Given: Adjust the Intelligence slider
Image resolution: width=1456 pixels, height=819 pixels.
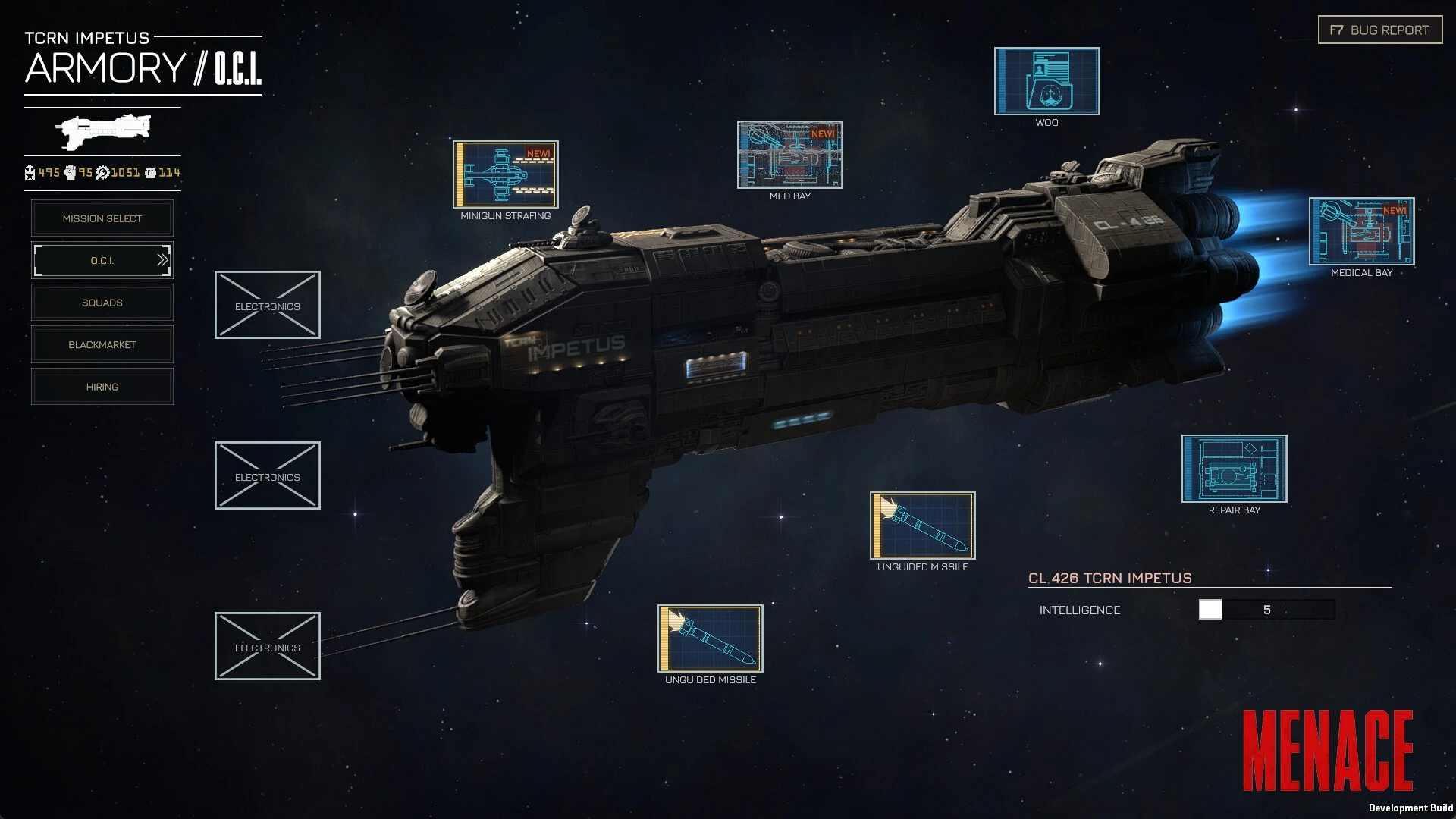Looking at the screenshot, I should pyautogui.click(x=1210, y=610).
